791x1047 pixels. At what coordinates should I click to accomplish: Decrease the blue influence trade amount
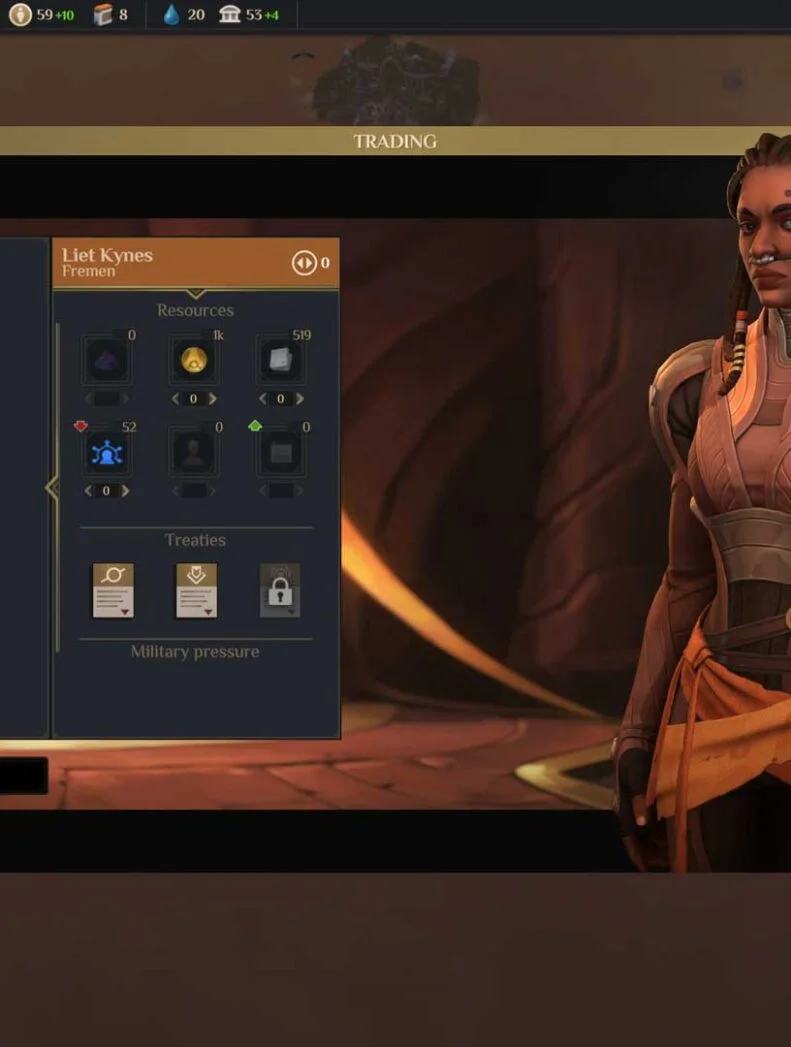(x=89, y=491)
